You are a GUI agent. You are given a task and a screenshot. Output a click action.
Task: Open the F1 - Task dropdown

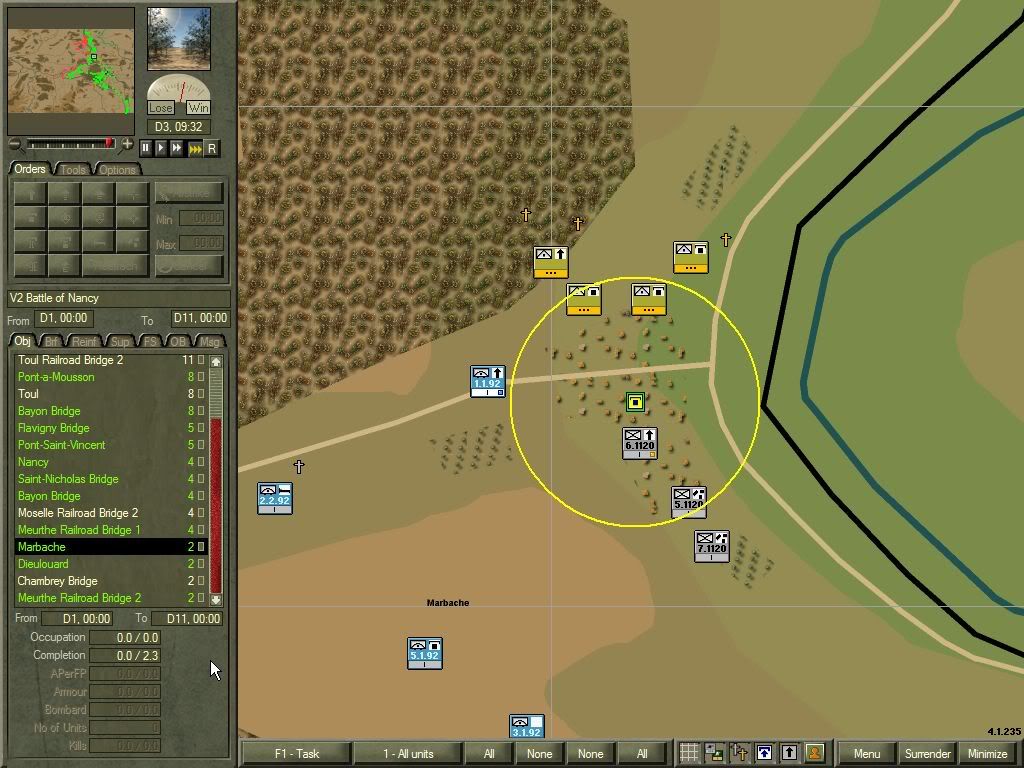(x=296, y=753)
